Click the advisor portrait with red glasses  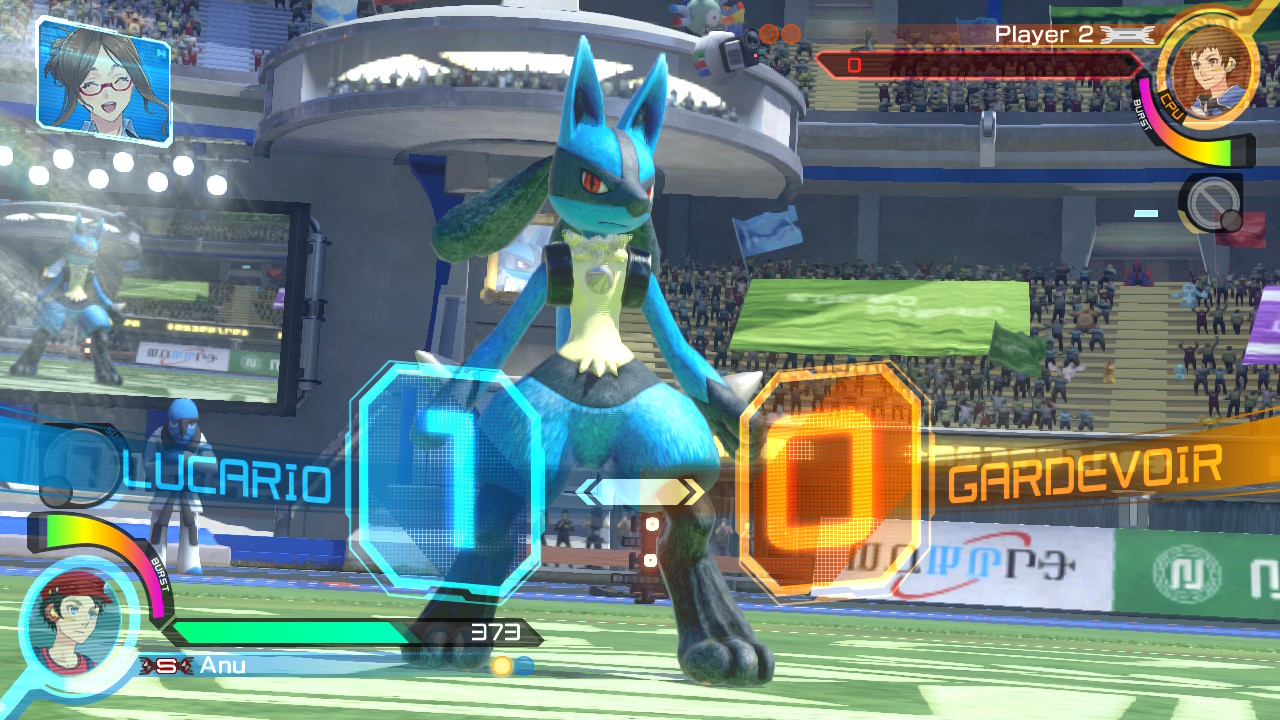[x=104, y=81]
